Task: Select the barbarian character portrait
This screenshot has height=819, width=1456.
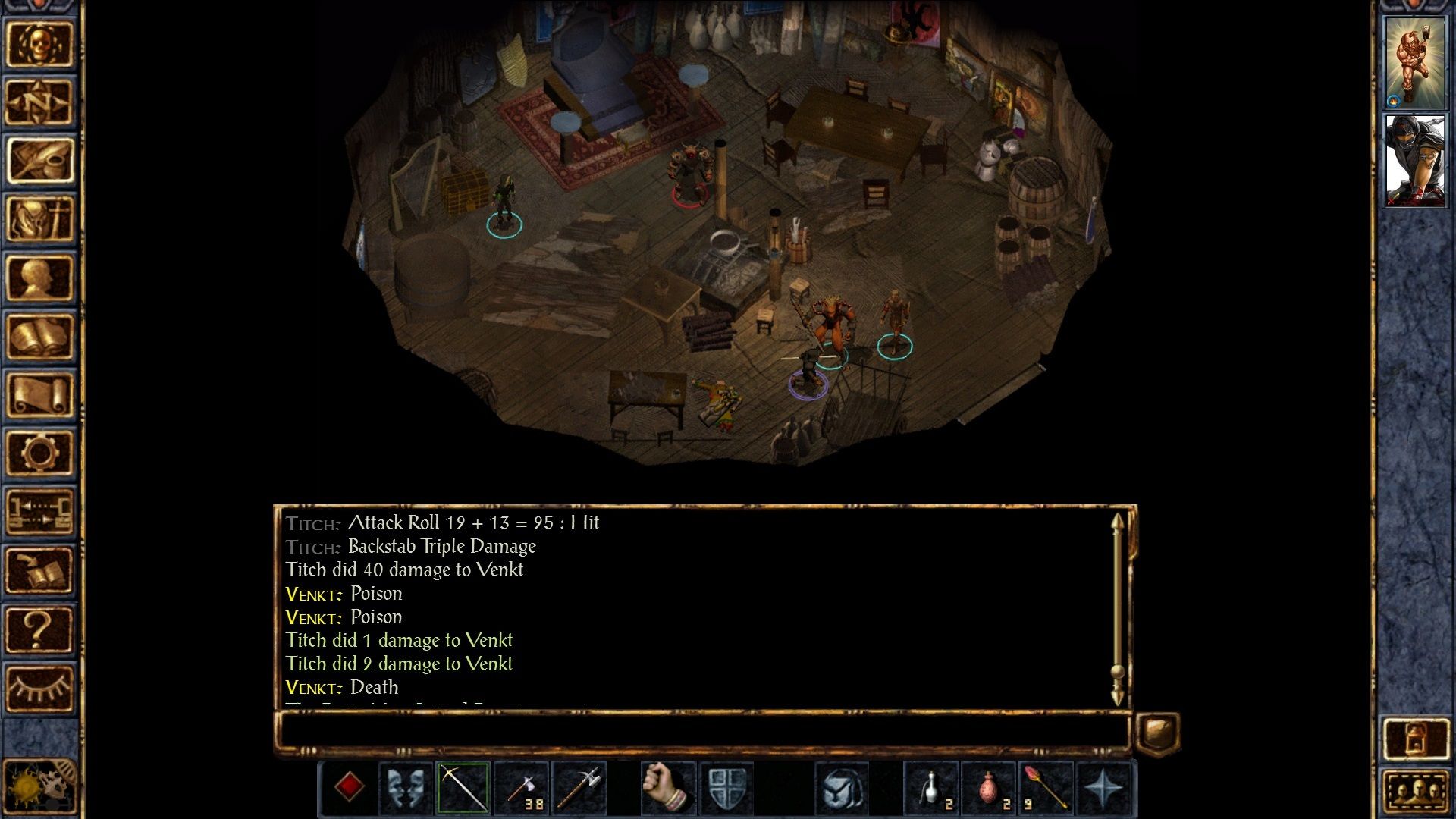Action: (1414, 62)
